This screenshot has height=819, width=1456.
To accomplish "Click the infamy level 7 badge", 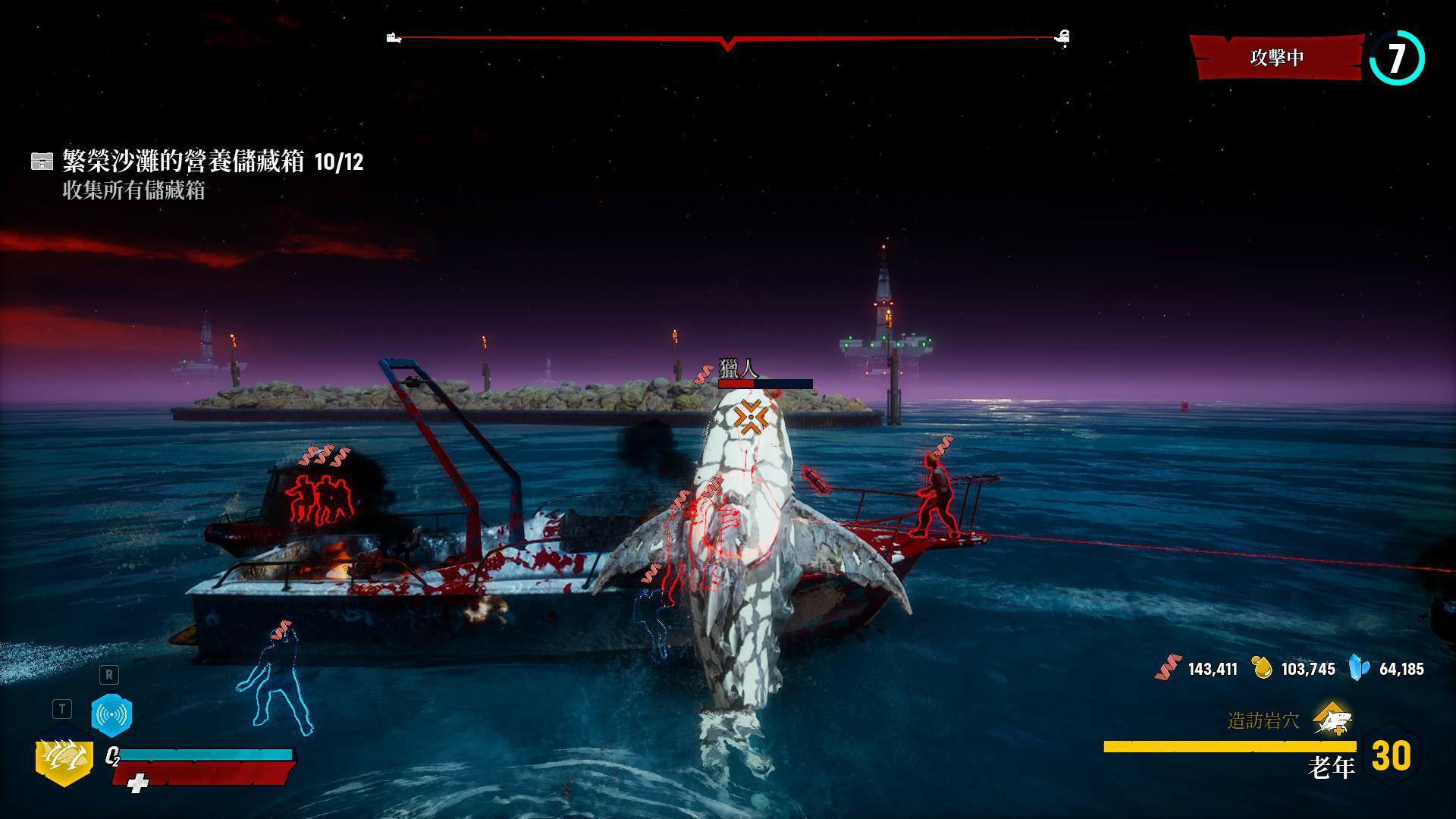I will pos(1397,58).
